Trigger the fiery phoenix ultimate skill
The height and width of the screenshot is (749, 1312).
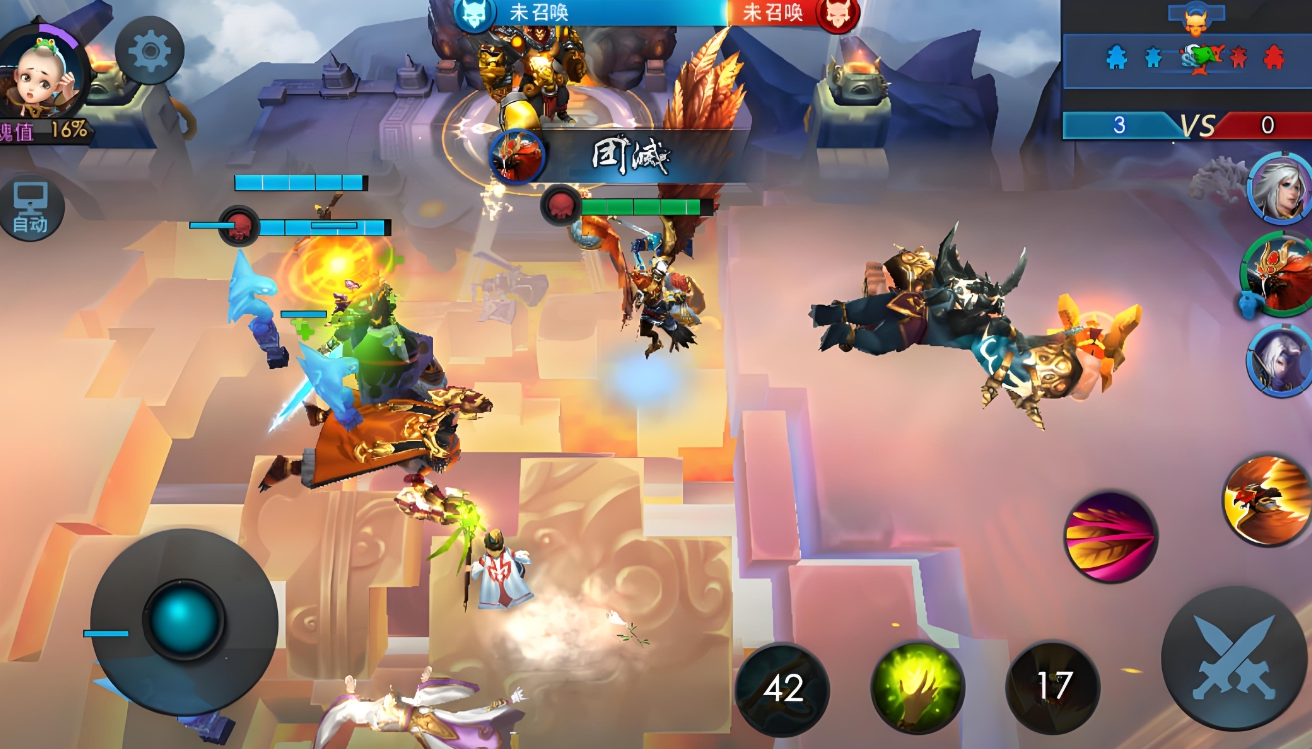click(1268, 500)
